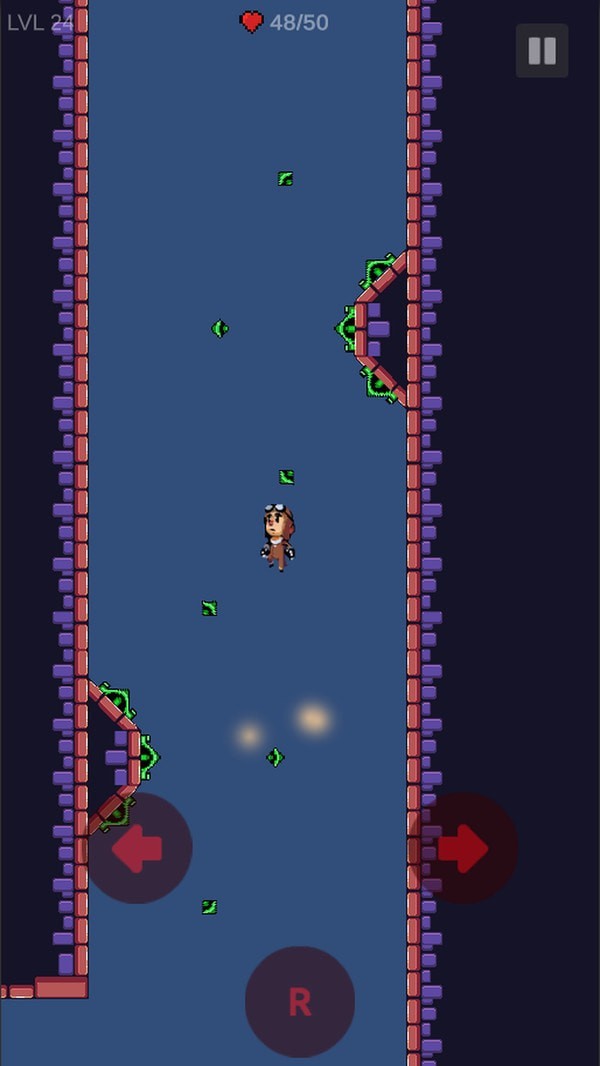Tap the right arrow move button
600x1066 pixels.
click(x=463, y=848)
